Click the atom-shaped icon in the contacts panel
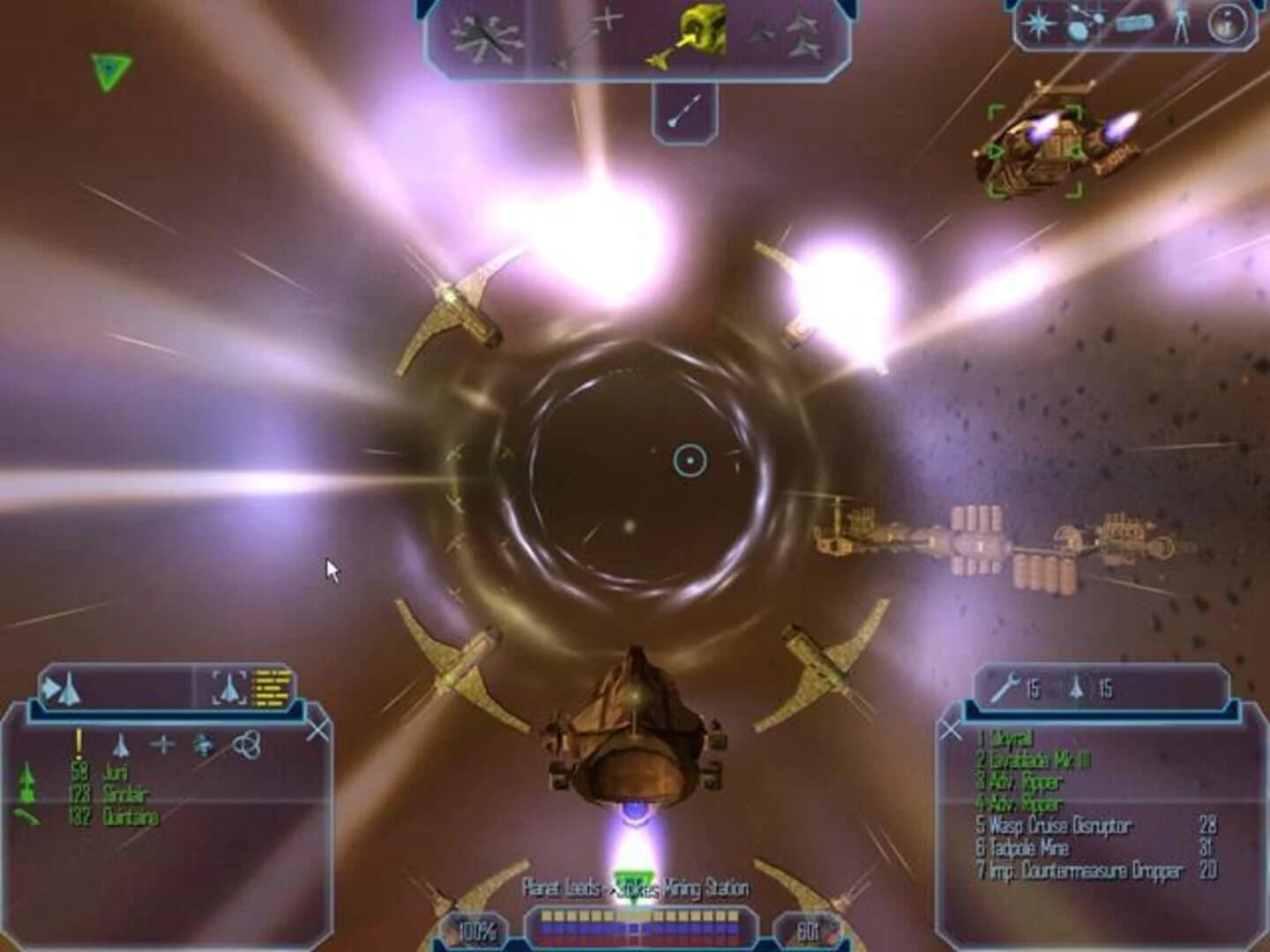The image size is (1270, 952). point(247,743)
